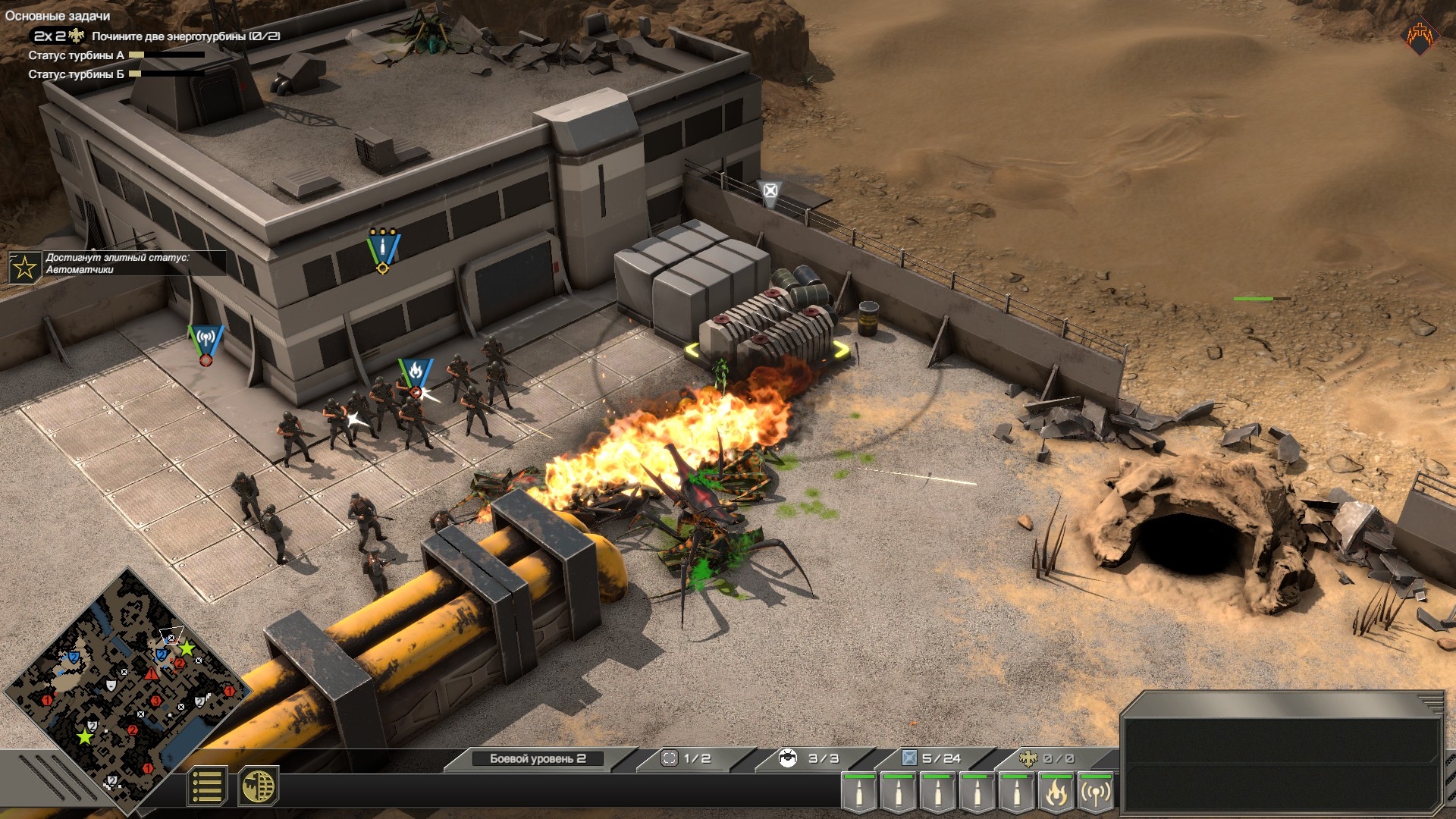Click the orange faction icon in top corner
This screenshot has height=819, width=1456.
pyautogui.click(x=1419, y=36)
